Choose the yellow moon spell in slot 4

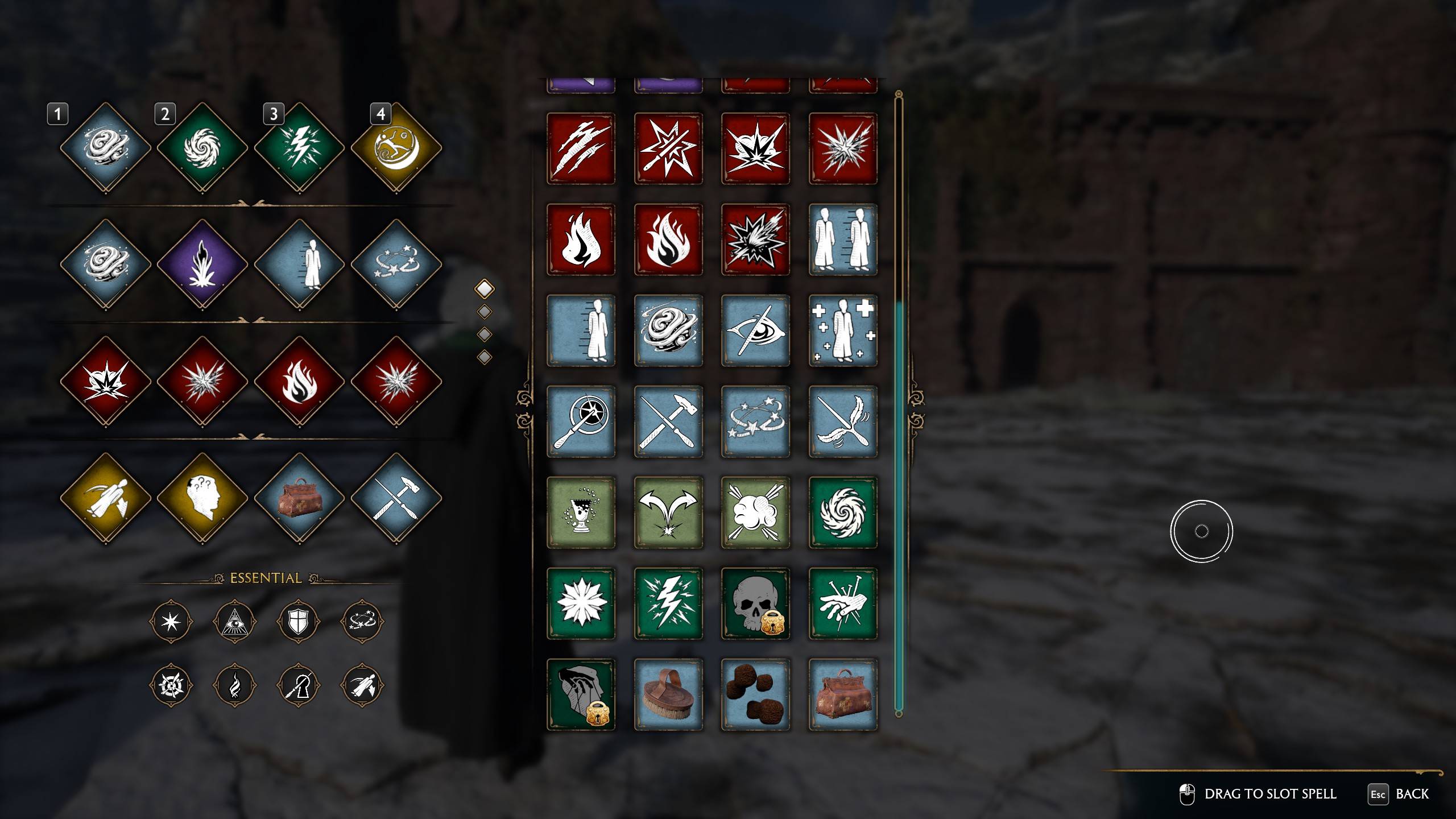tap(396, 148)
